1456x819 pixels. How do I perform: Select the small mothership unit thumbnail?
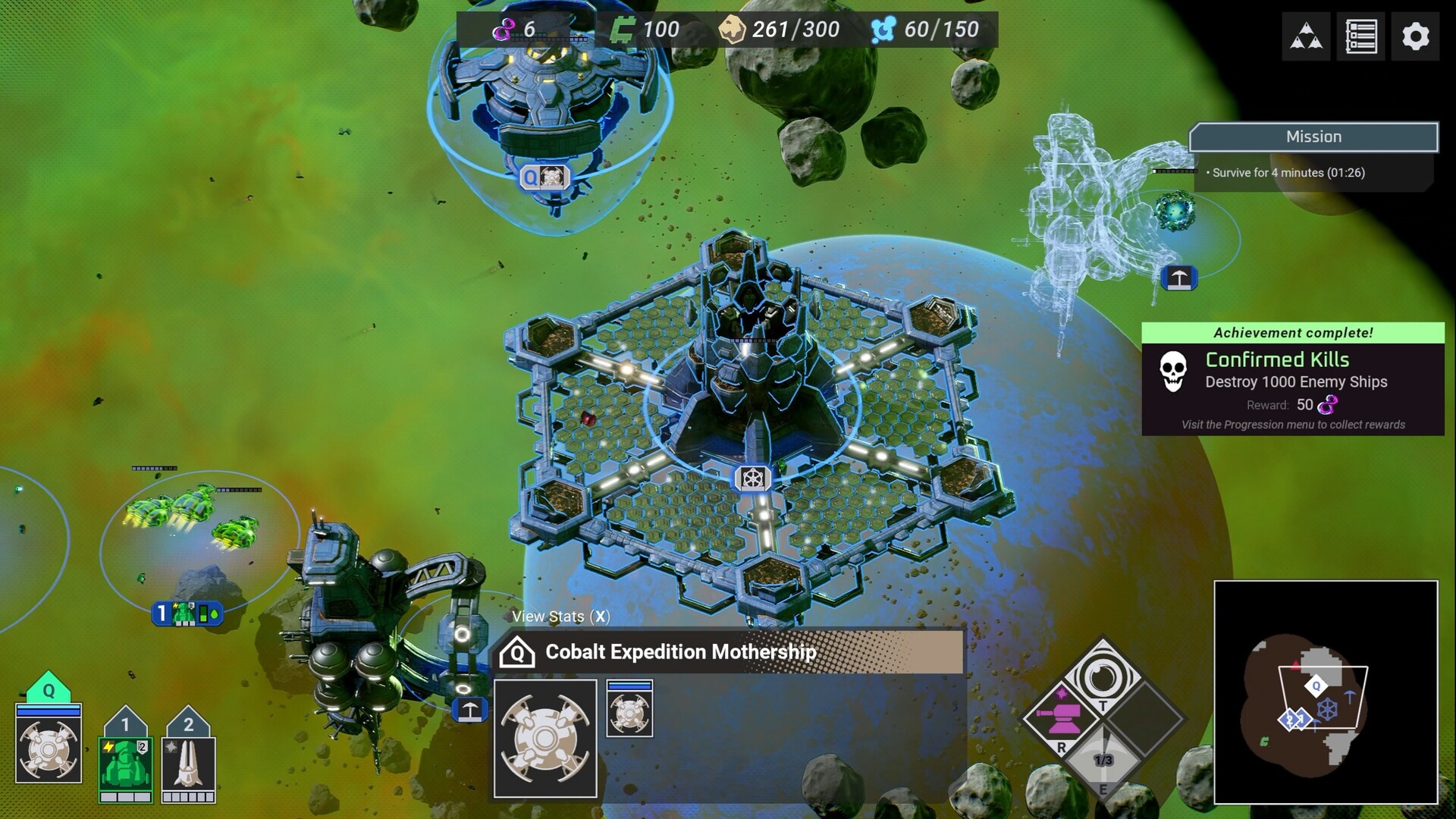coord(629,710)
